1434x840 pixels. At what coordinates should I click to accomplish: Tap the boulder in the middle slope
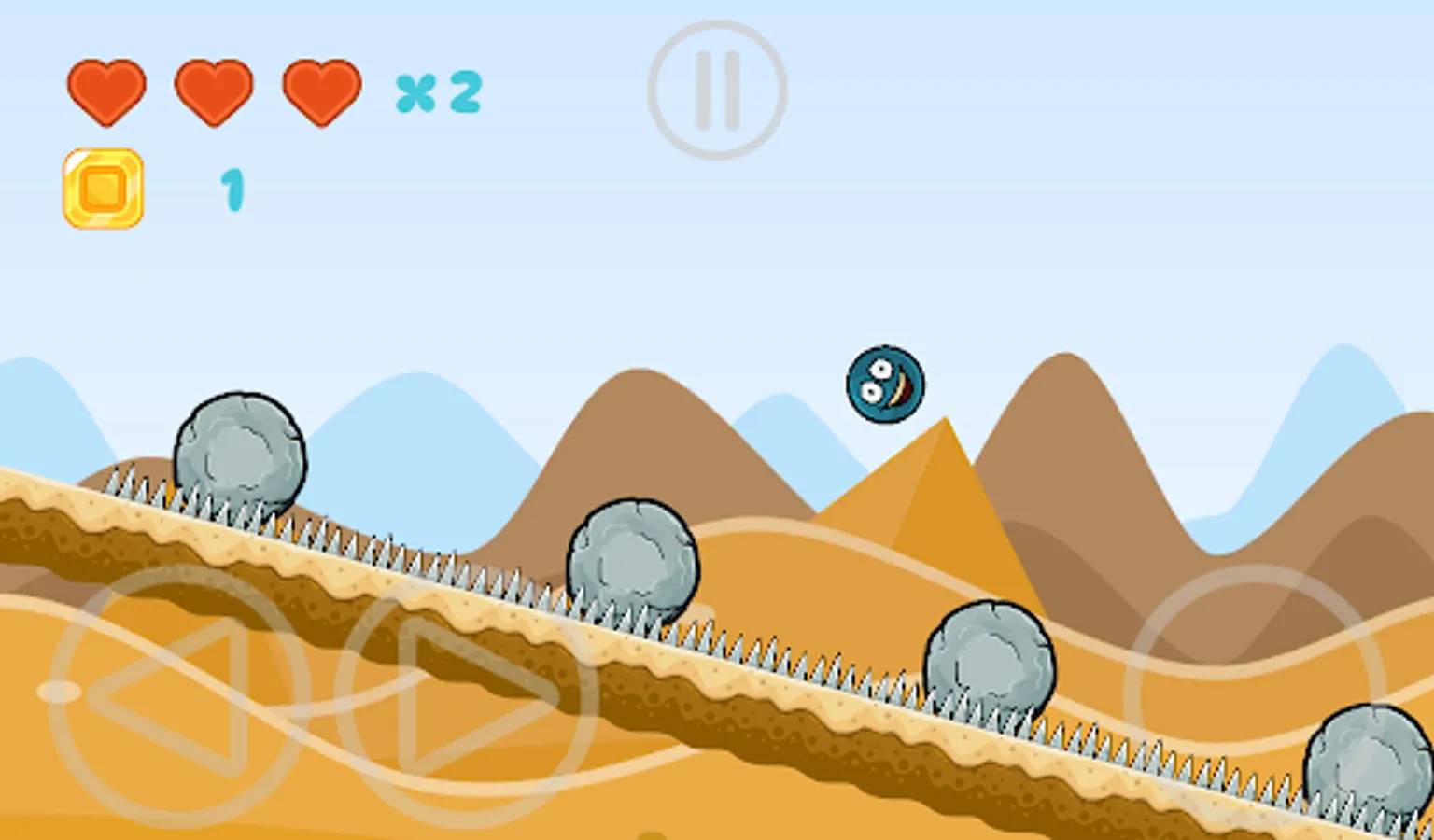632,555
